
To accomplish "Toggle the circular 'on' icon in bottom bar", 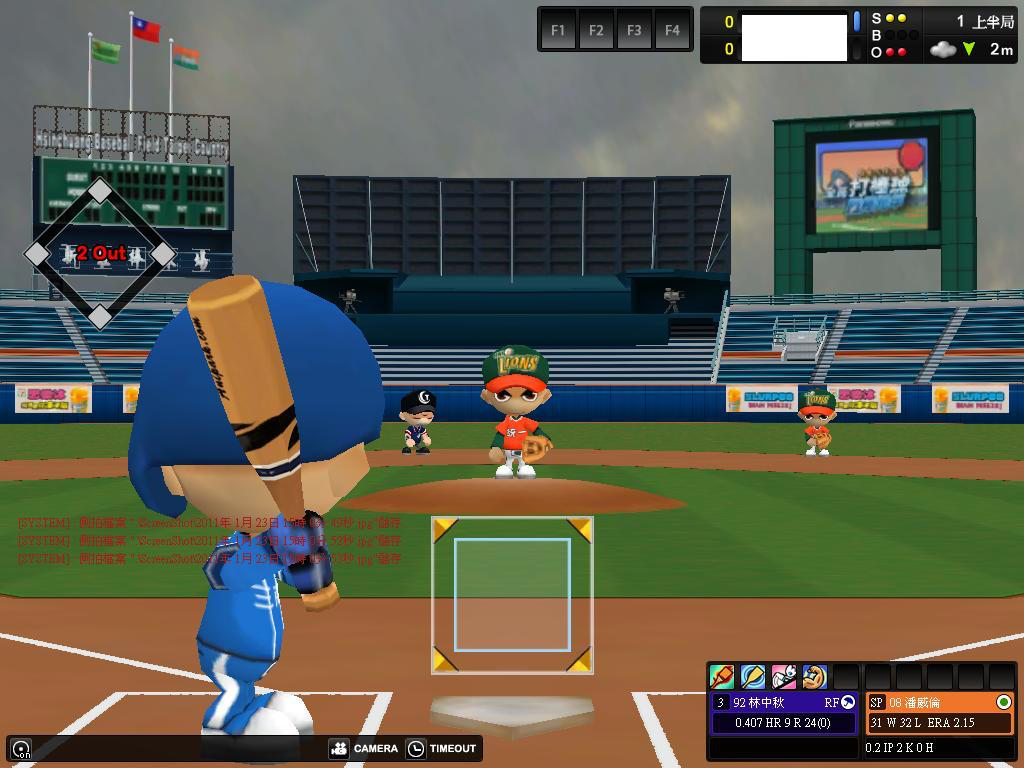I will [21, 749].
